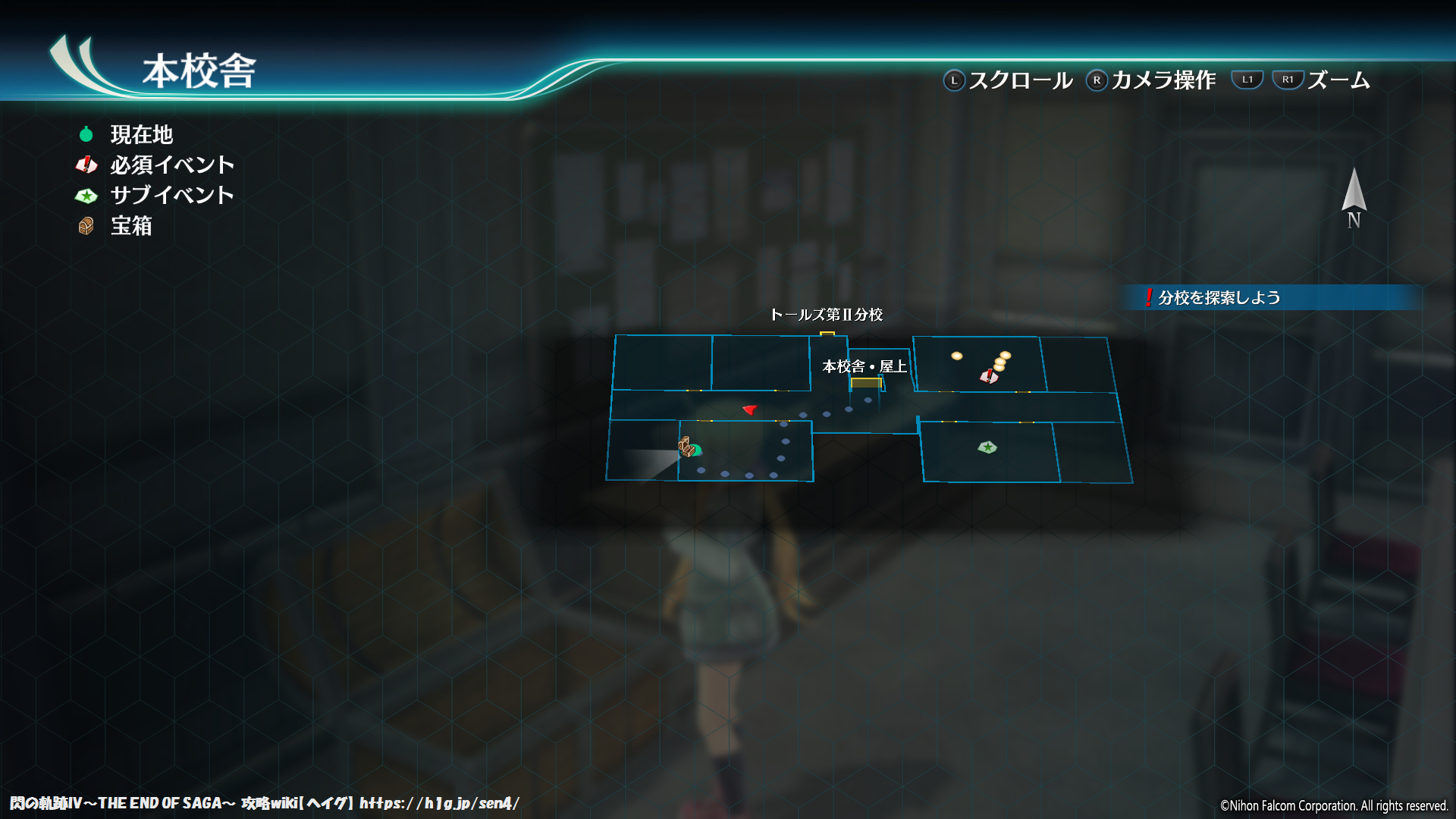Screen dimensions: 1456x819
Task: Click the R stick camera control icon
Action: coord(1097,79)
